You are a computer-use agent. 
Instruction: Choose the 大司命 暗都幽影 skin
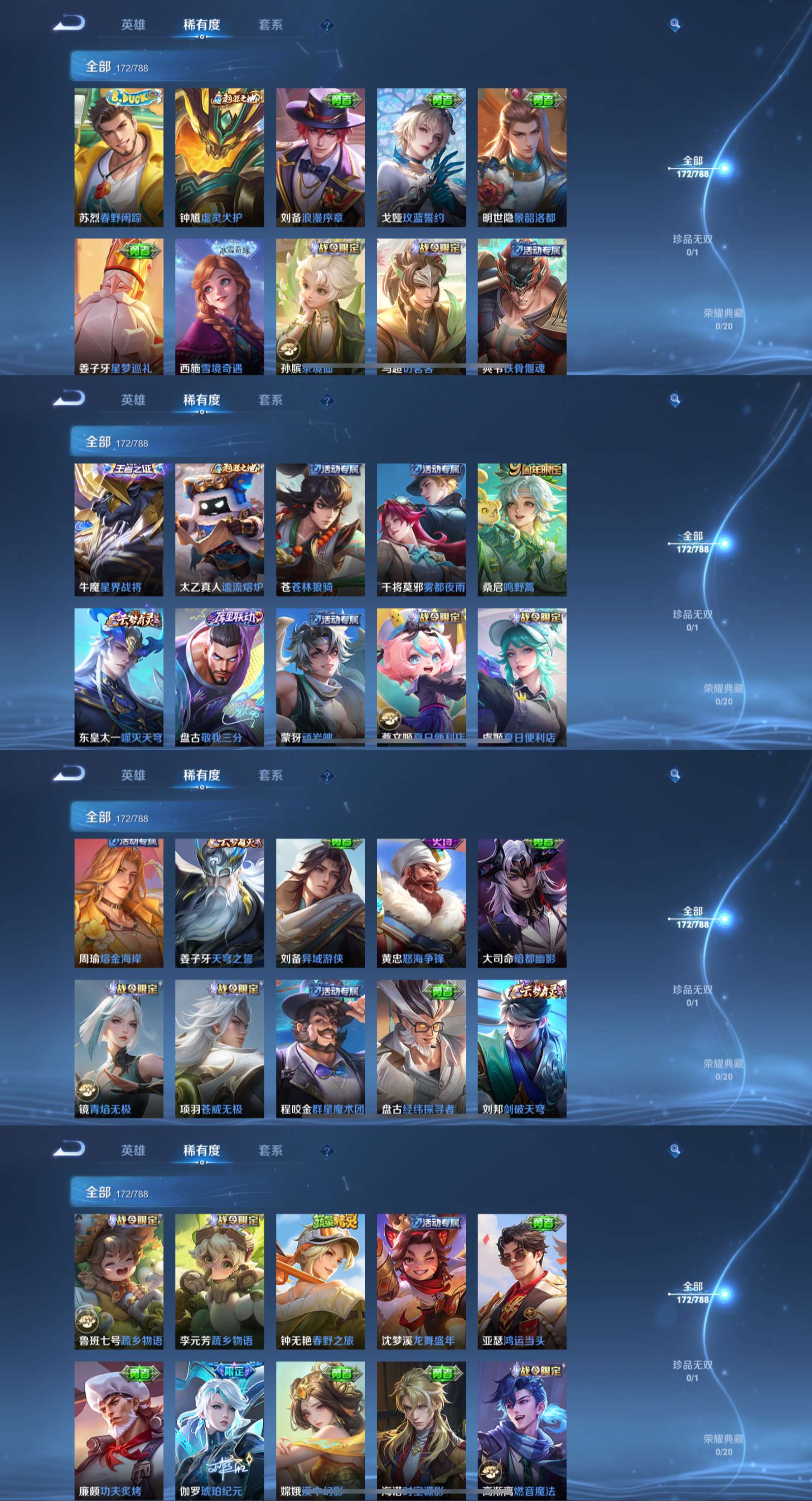click(522, 903)
